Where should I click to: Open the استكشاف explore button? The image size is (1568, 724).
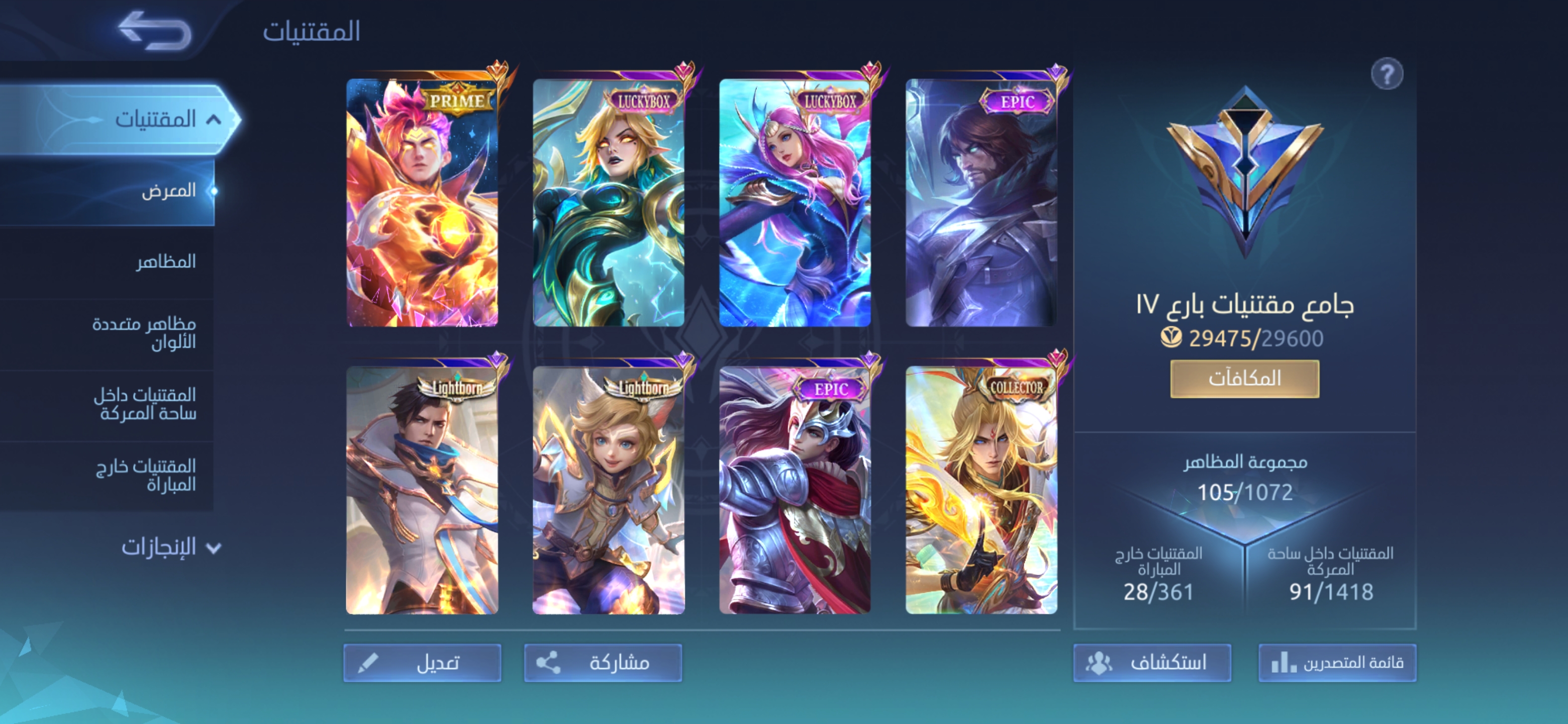tap(1152, 663)
